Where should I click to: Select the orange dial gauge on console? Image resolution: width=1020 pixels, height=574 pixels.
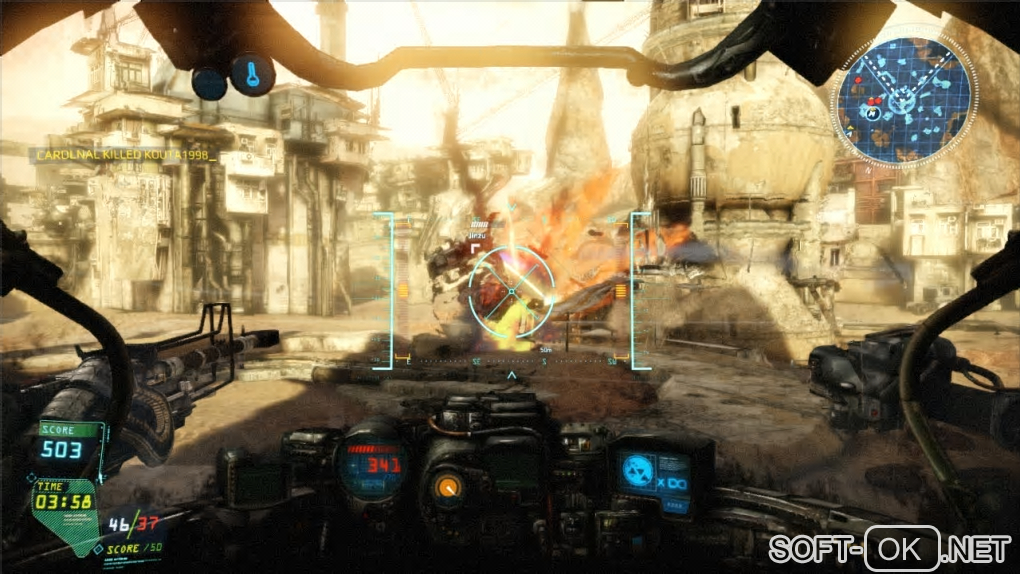[x=447, y=487]
